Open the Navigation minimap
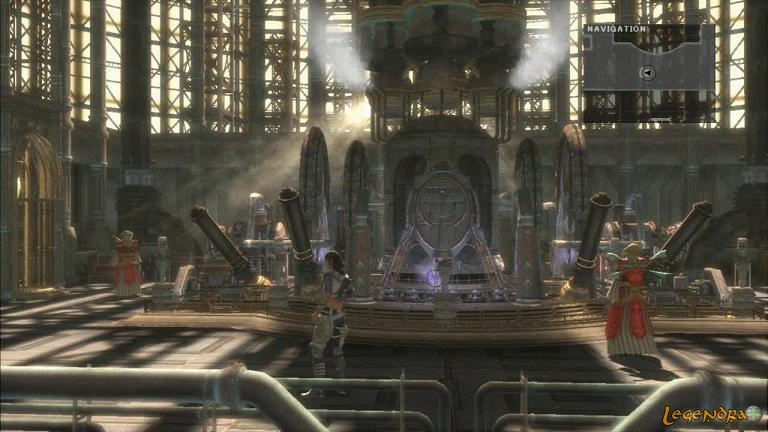This screenshot has height=432, width=768. click(x=648, y=70)
